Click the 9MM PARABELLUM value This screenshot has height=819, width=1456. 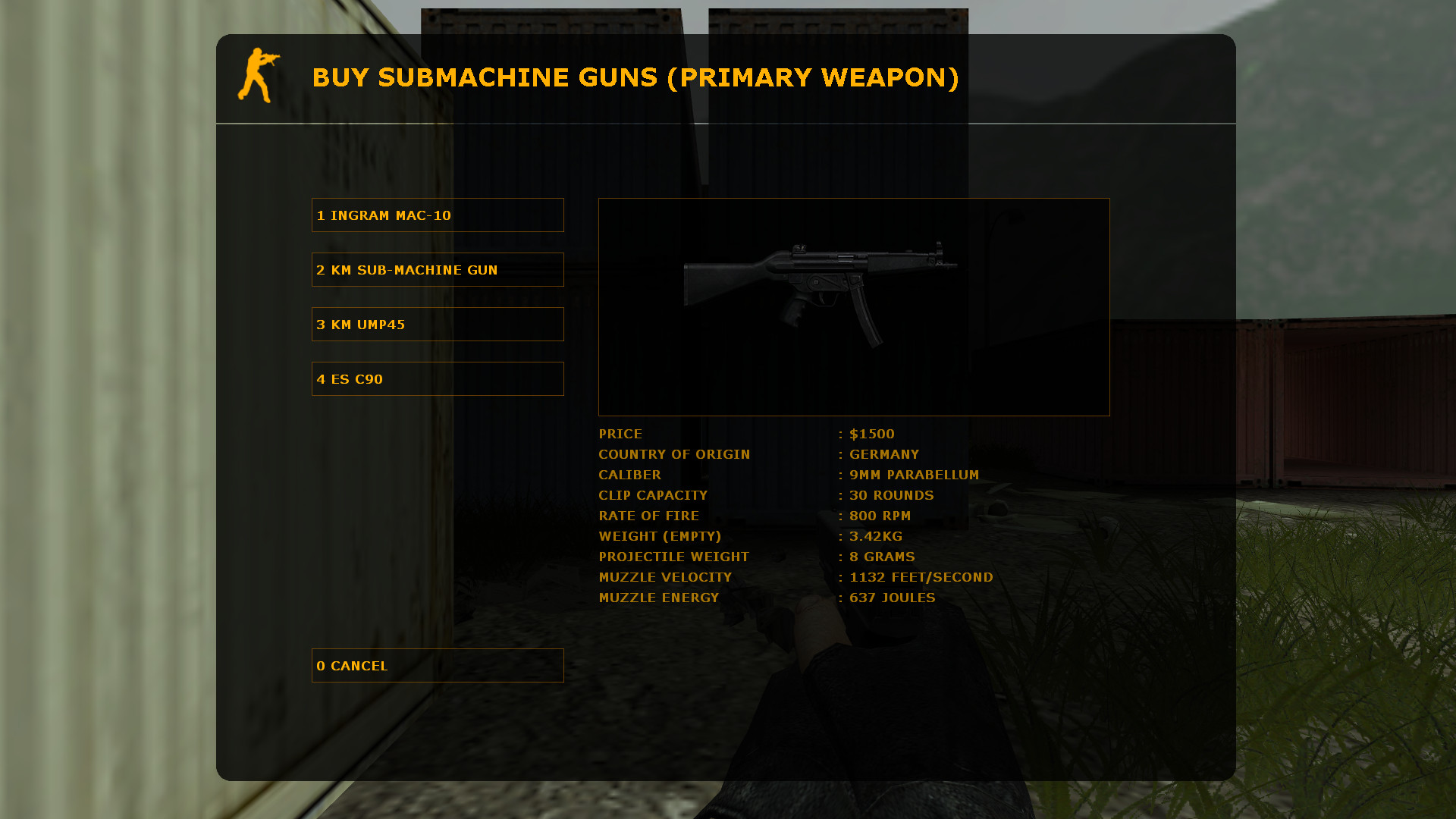(x=914, y=475)
